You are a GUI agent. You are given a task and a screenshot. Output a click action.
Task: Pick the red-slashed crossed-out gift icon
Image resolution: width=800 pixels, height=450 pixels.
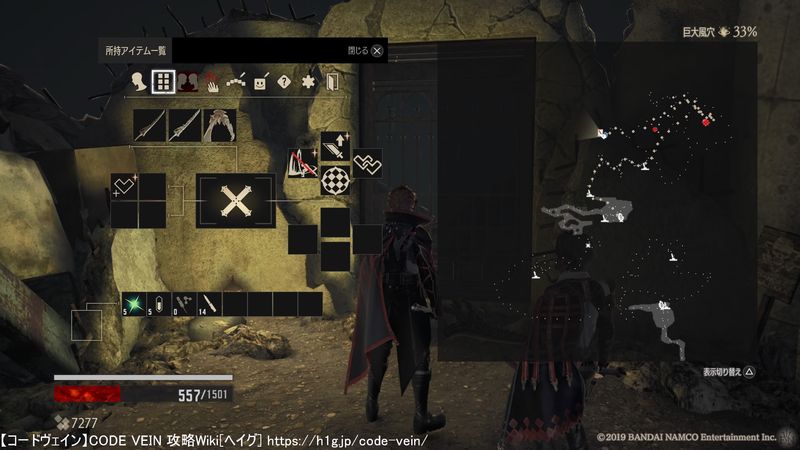click(x=302, y=163)
